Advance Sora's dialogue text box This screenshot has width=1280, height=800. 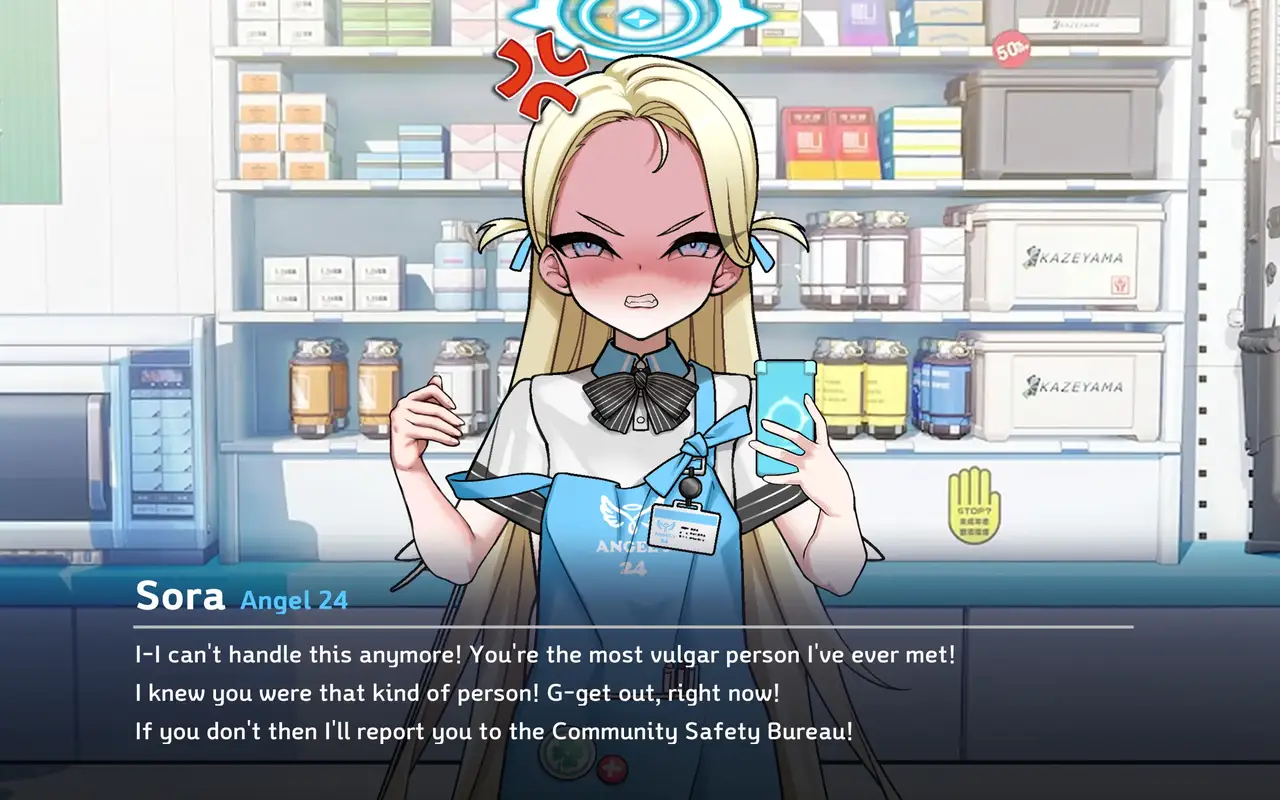point(640,690)
